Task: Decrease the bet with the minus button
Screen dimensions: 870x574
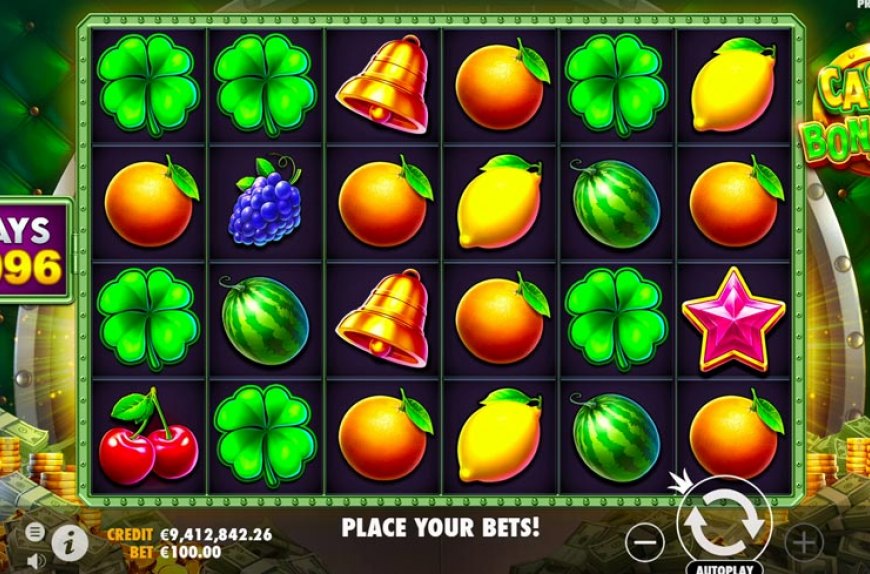Action: (647, 542)
